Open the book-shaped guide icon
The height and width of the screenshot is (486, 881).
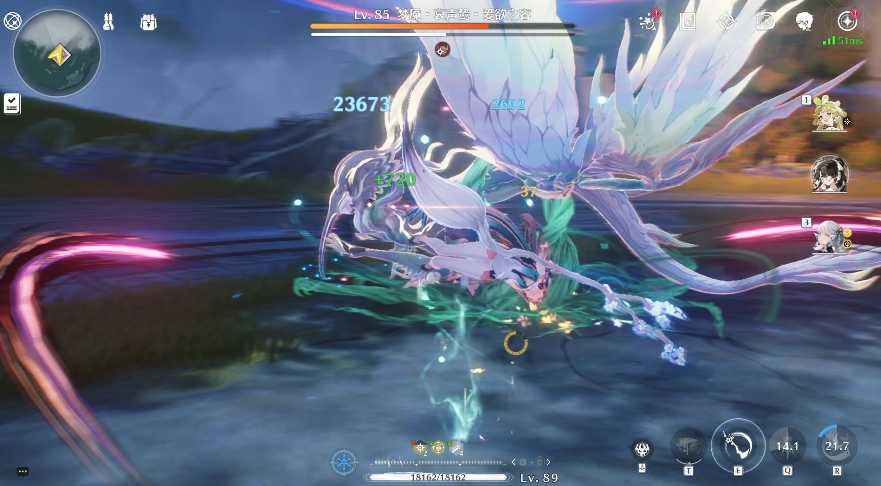click(x=688, y=21)
